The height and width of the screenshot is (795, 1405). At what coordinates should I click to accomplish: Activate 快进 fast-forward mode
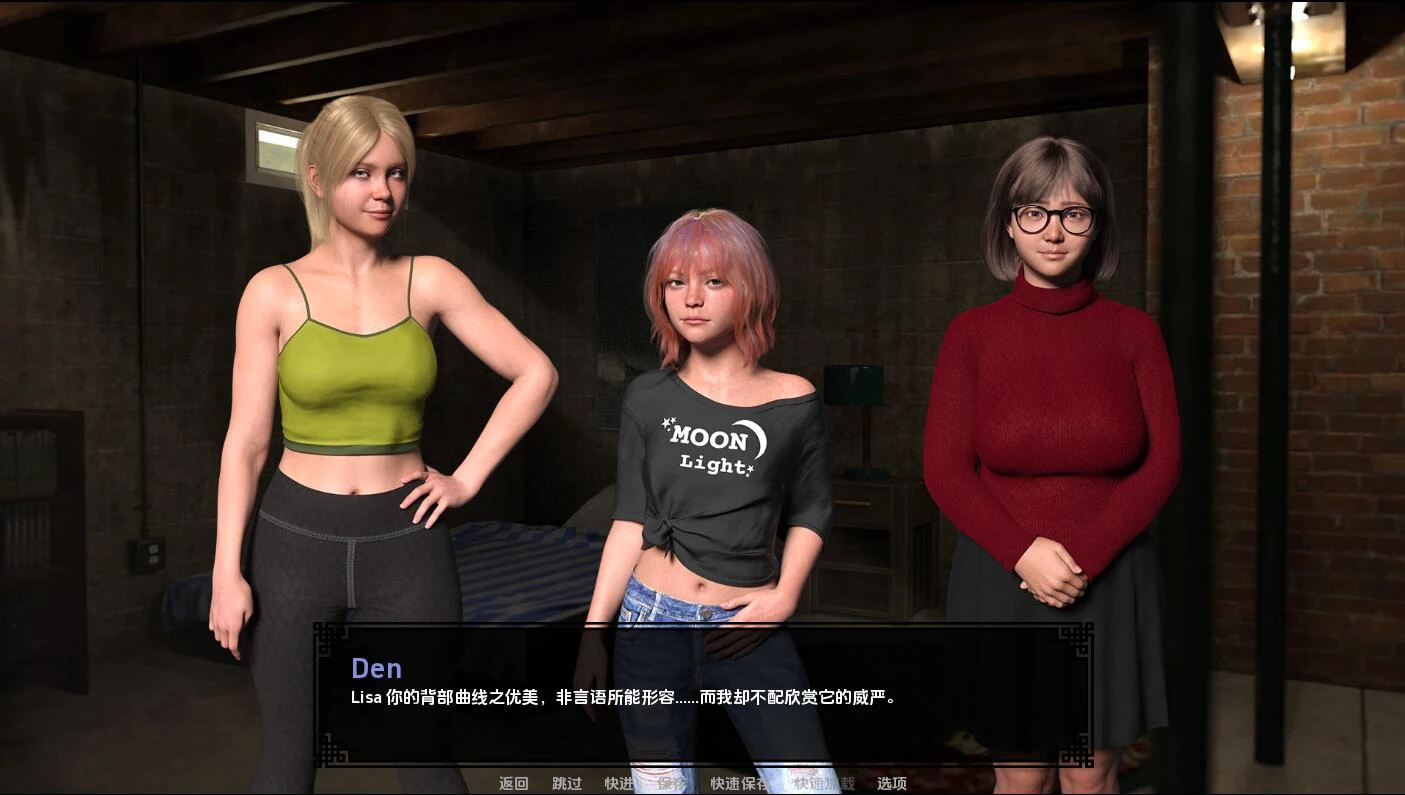pyautogui.click(x=618, y=783)
